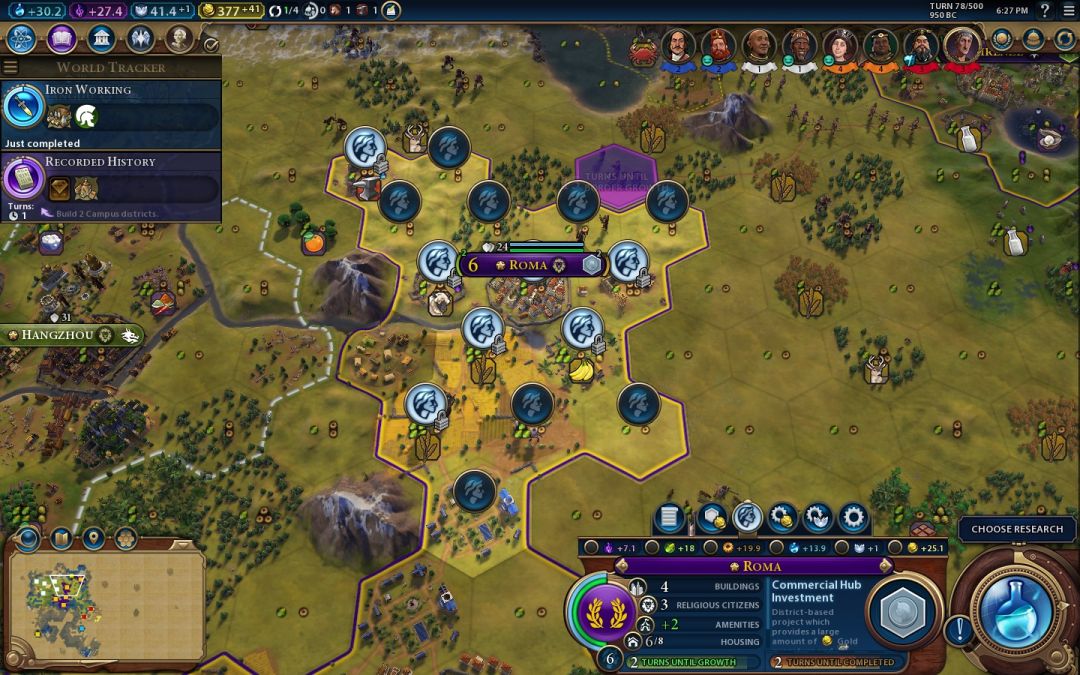Open the government screen icon
The image size is (1080, 675).
pyautogui.click(x=100, y=39)
